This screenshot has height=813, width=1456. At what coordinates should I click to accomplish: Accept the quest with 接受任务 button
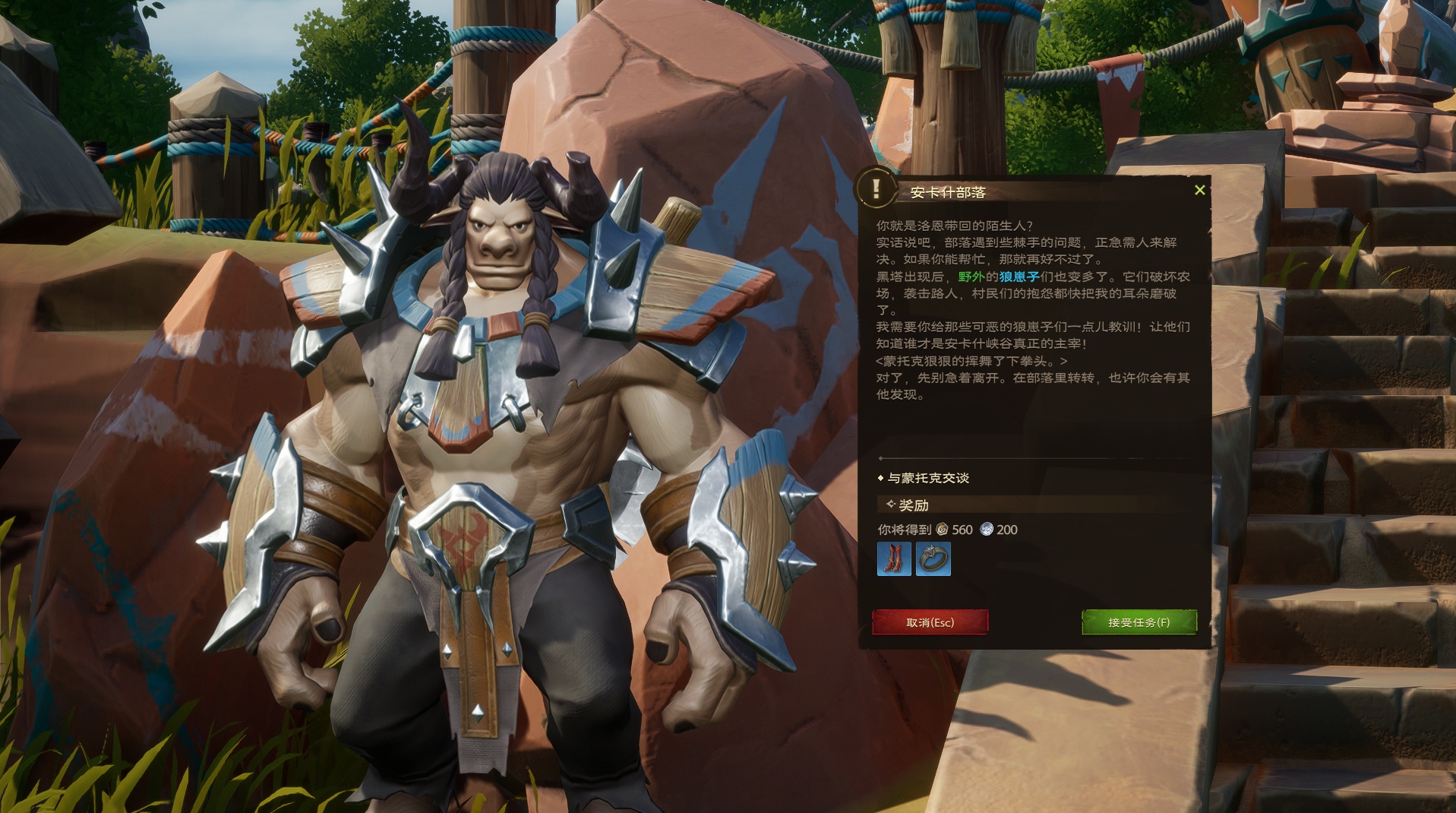click(x=1139, y=622)
